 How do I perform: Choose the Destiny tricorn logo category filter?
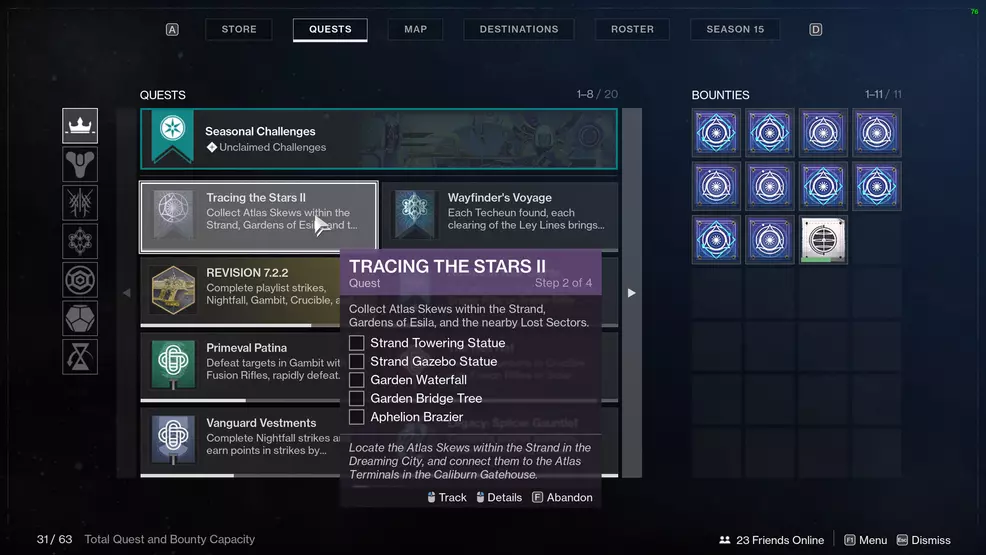(80, 164)
